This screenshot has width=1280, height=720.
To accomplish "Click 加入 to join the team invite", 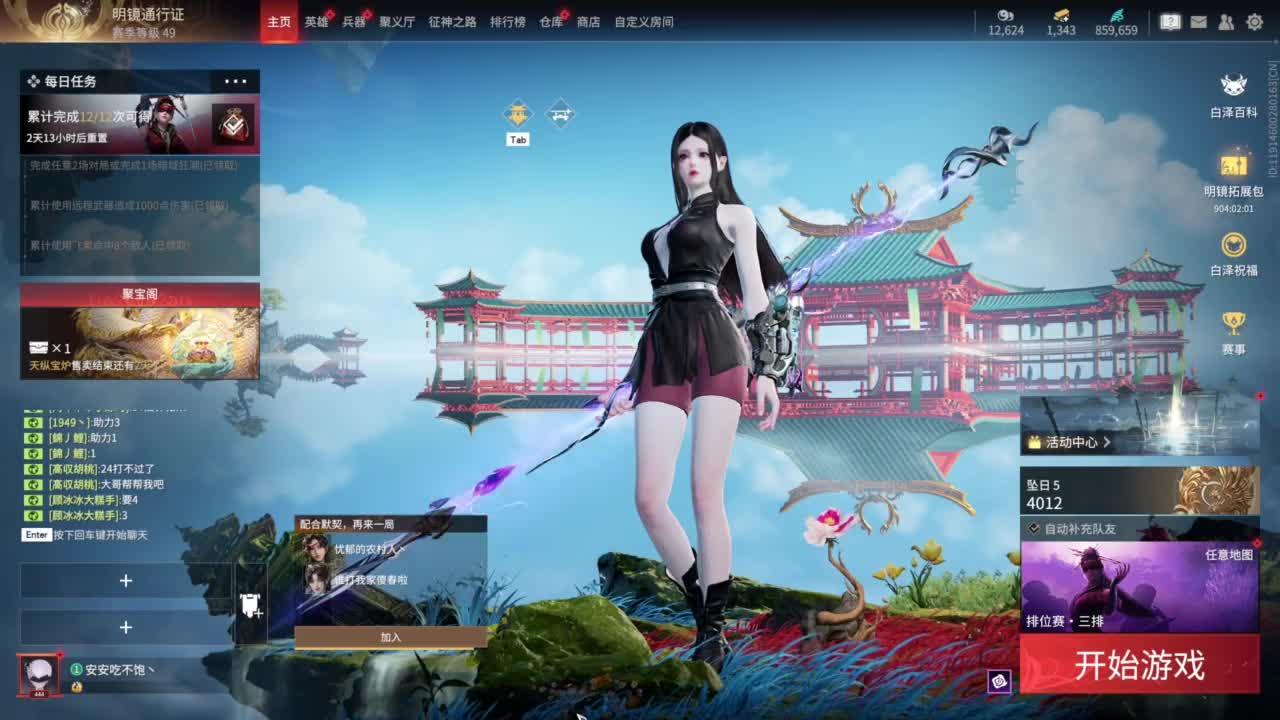I will coord(392,638).
